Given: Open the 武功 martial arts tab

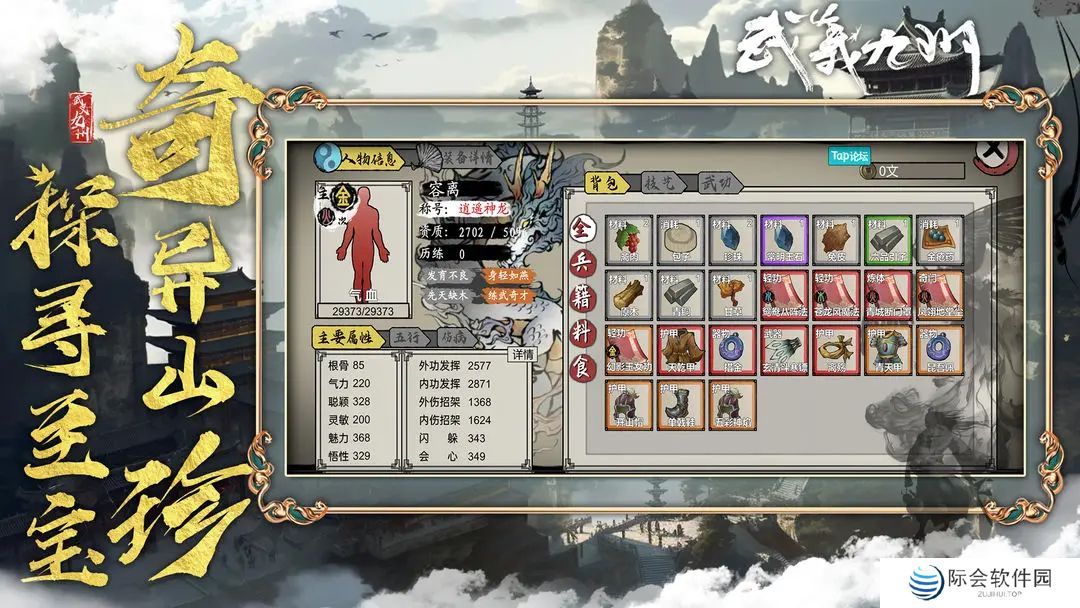Looking at the screenshot, I should (x=717, y=183).
